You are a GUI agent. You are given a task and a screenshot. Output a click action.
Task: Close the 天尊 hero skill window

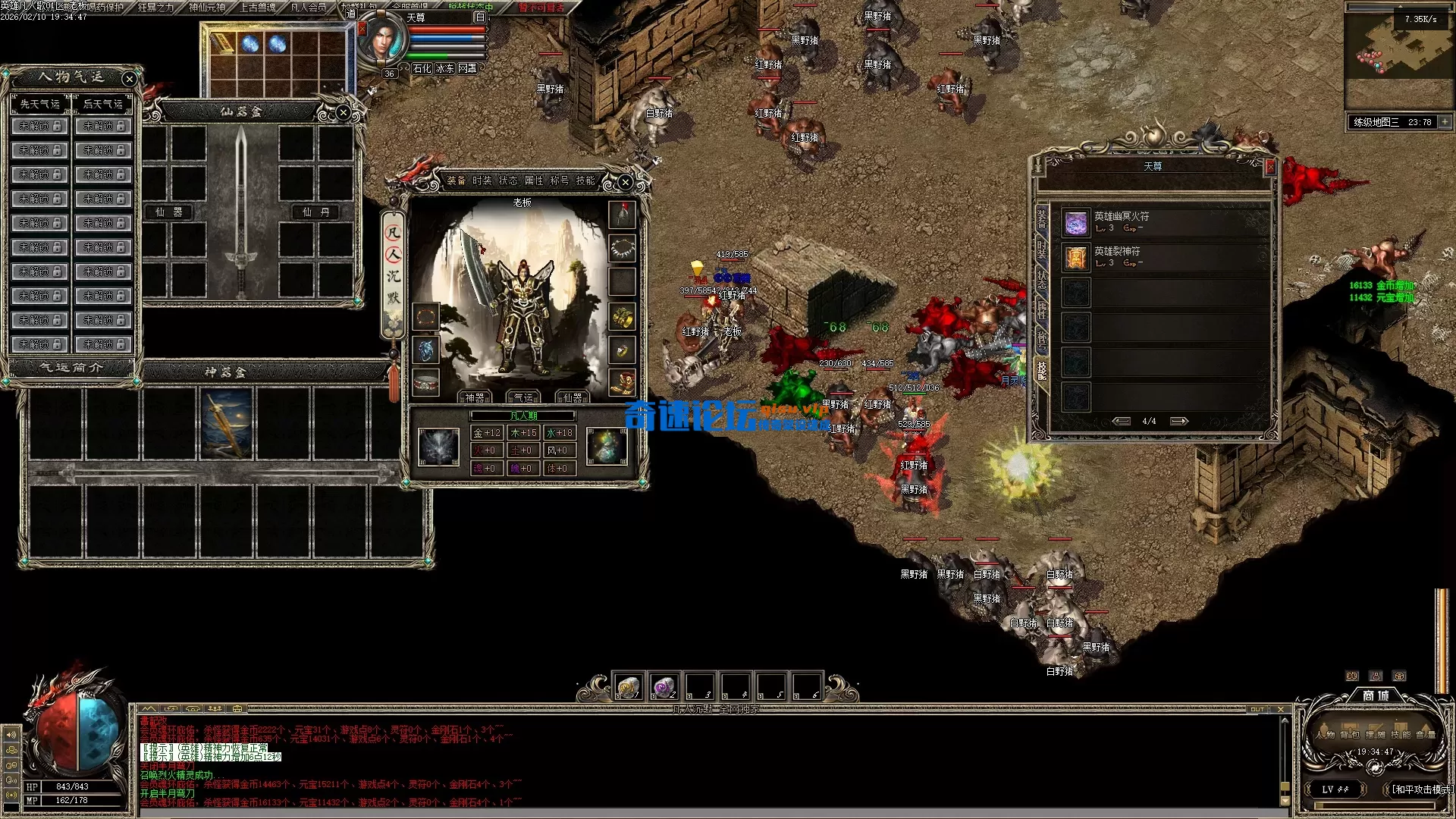coord(1270,166)
